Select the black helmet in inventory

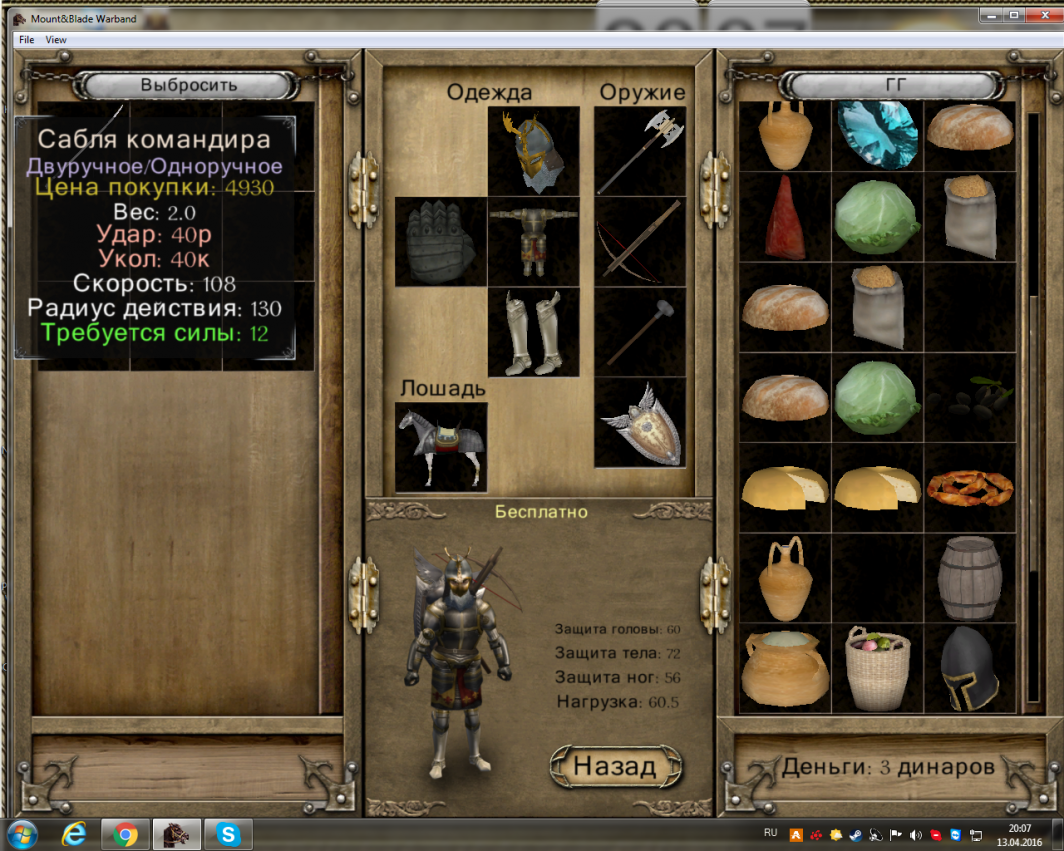point(969,668)
